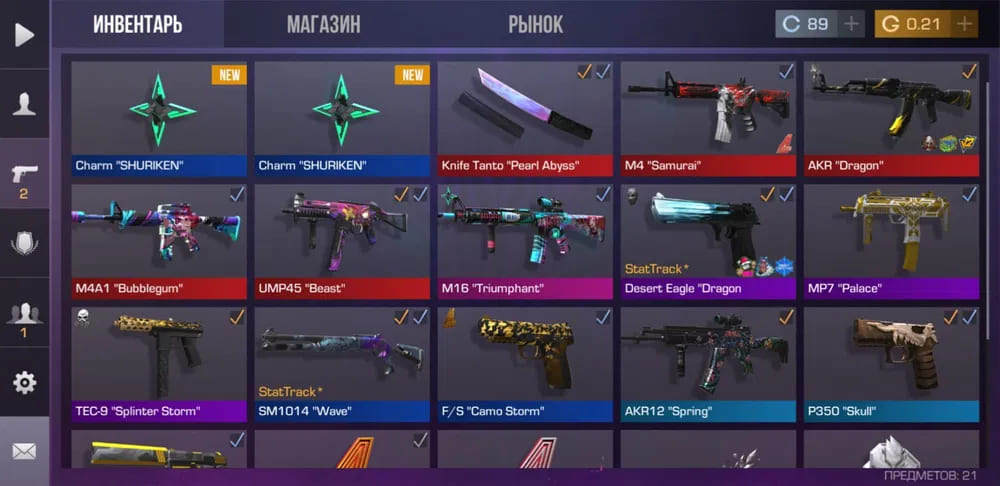Open the friends group sidebar icon

24,315
